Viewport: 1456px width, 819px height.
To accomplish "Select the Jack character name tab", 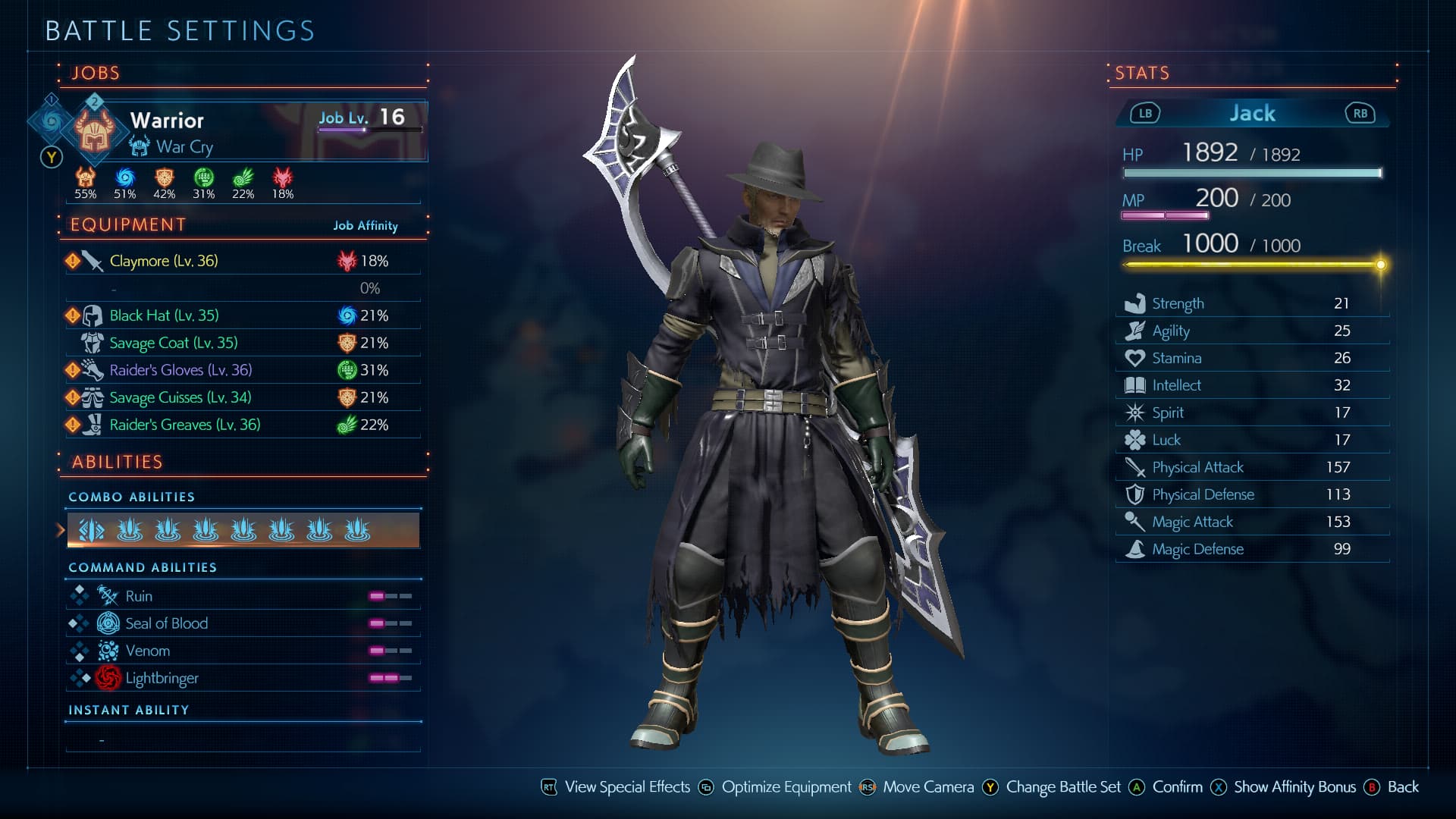I will (x=1252, y=114).
